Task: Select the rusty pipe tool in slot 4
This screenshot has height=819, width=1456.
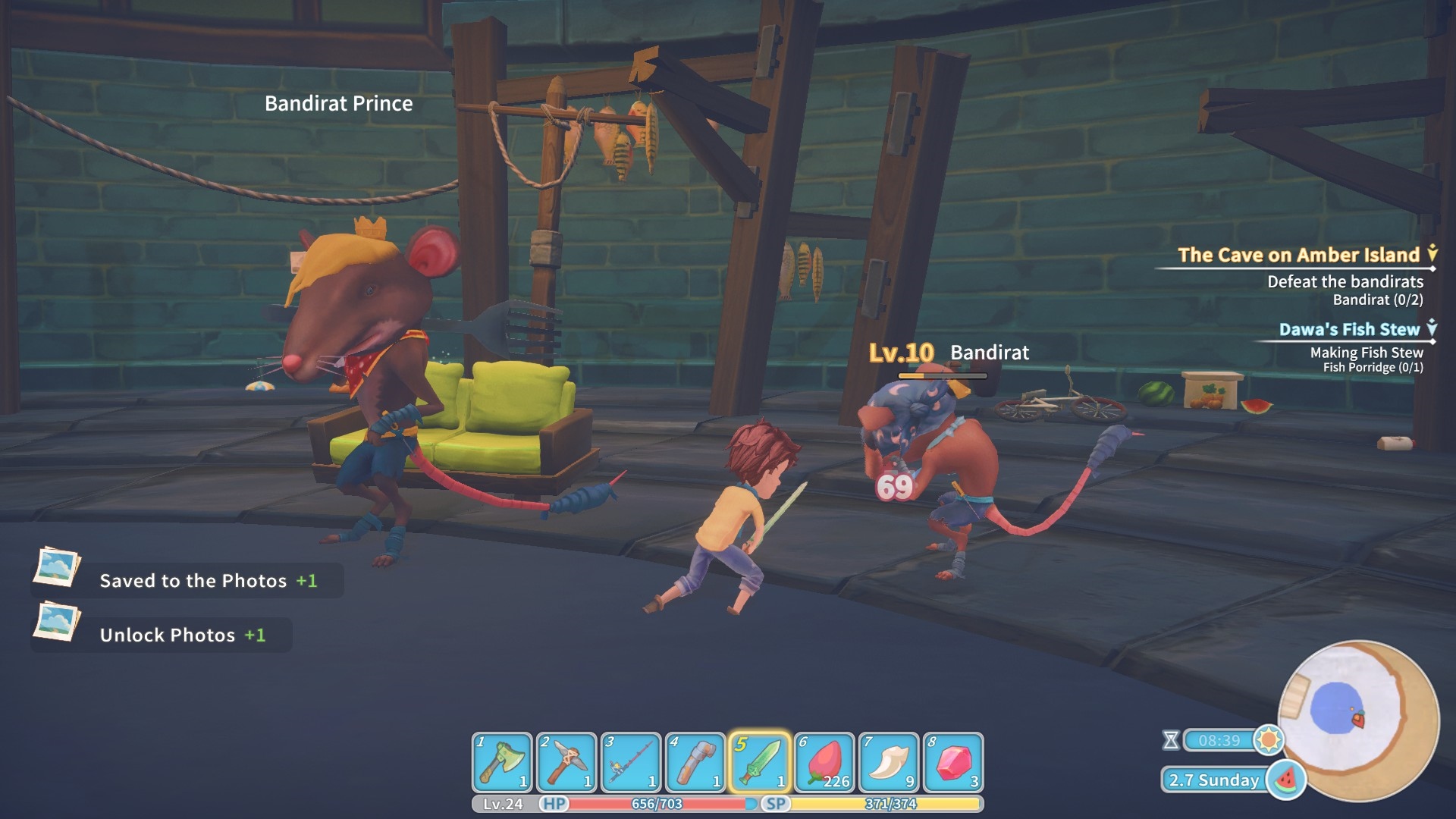Action: point(695,762)
